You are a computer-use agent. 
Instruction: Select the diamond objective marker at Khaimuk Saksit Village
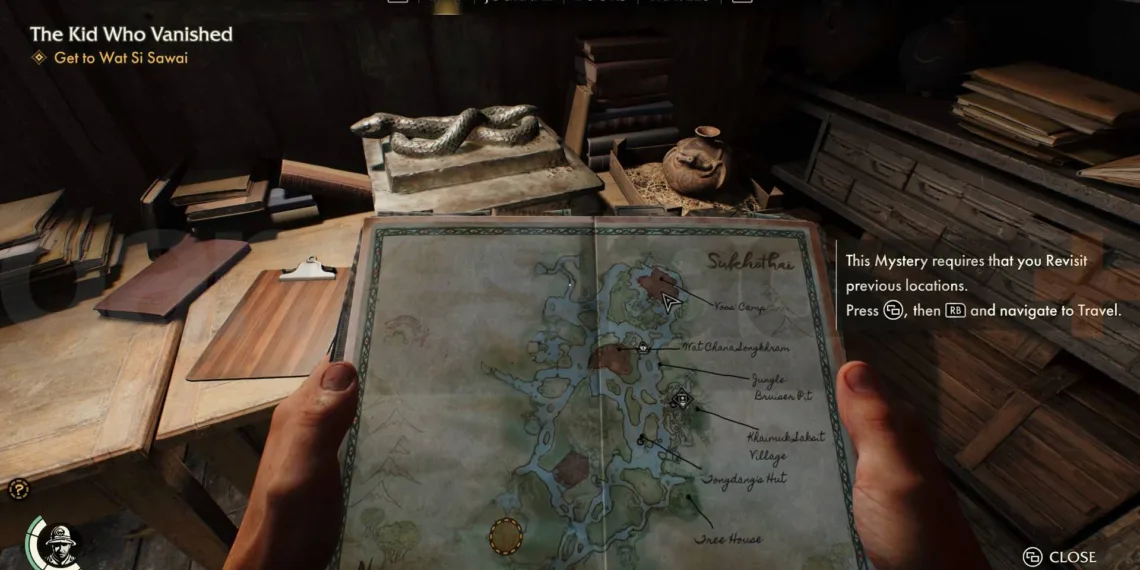(682, 400)
